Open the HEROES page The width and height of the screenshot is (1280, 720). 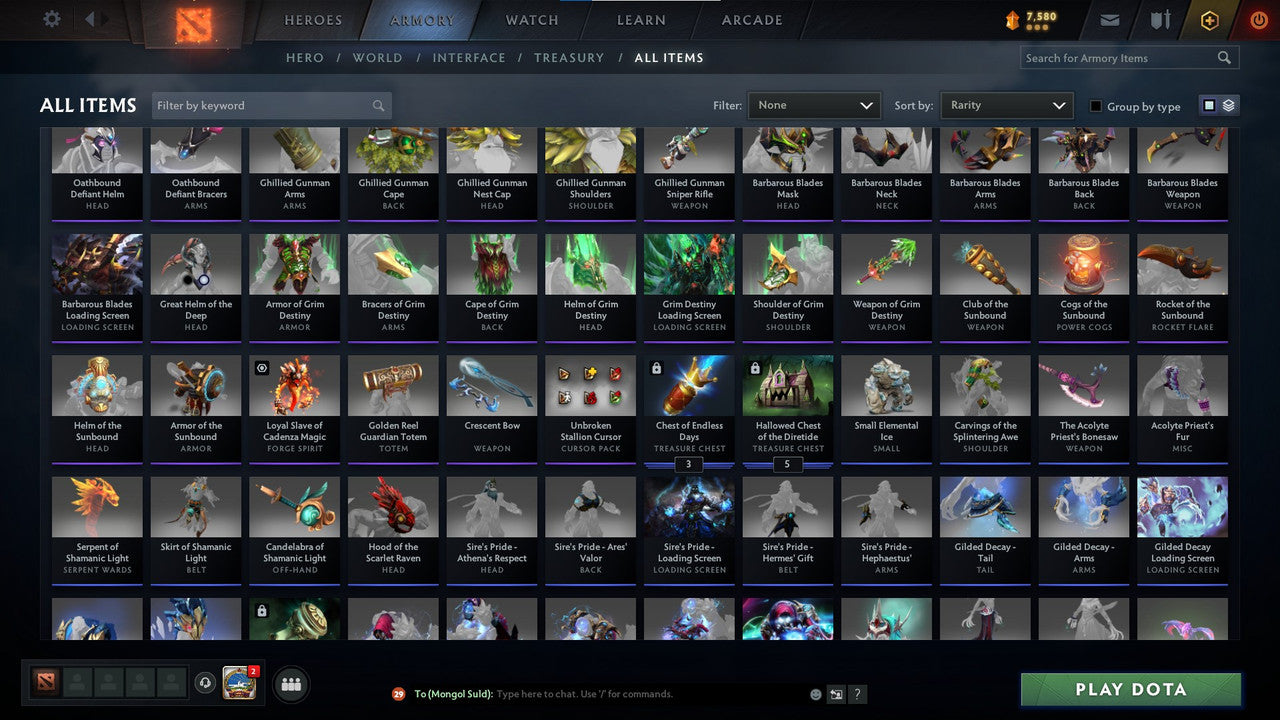(313, 19)
